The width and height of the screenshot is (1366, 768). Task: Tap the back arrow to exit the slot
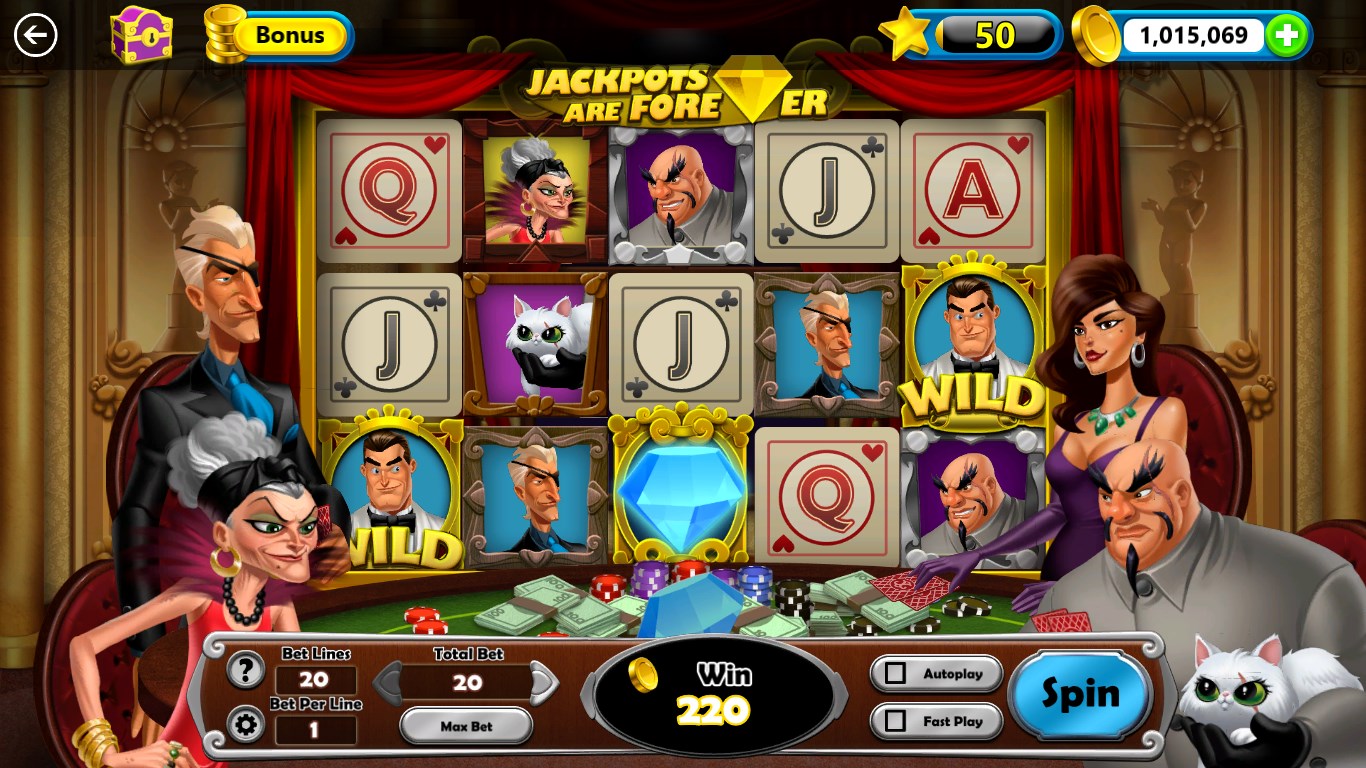click(x=36, y=35)
